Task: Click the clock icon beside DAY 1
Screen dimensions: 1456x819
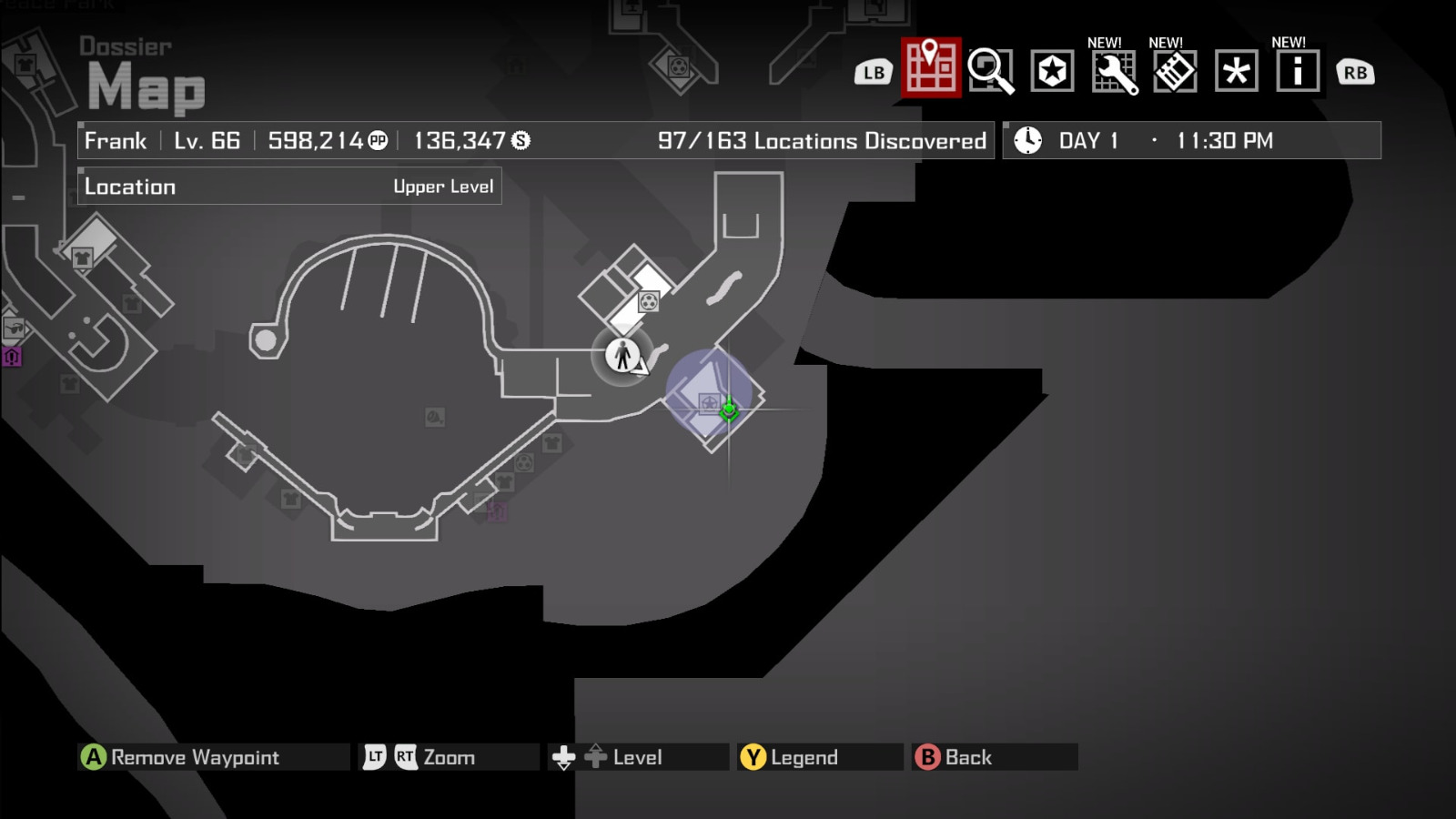Action: [x=1026, y=140]
